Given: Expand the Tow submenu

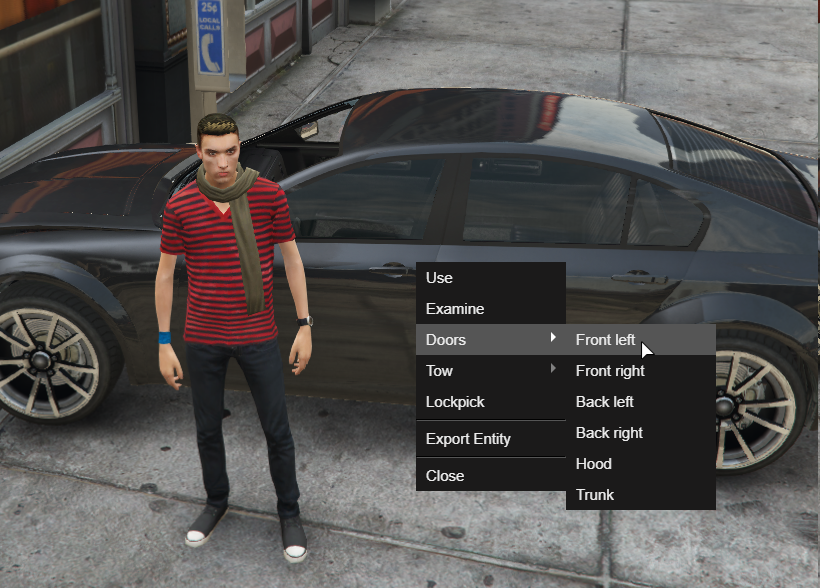Looking at the screenshot, I should pos(440,371).
